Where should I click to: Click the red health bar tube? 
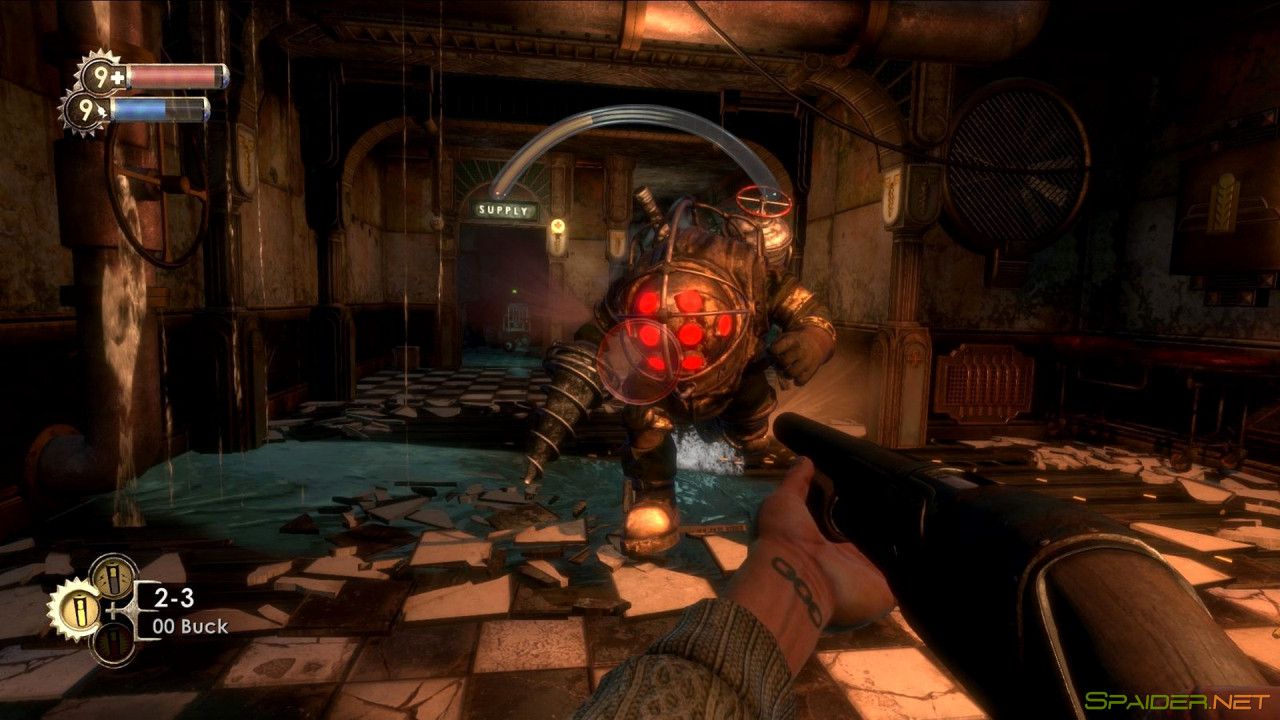coord(177,76)
